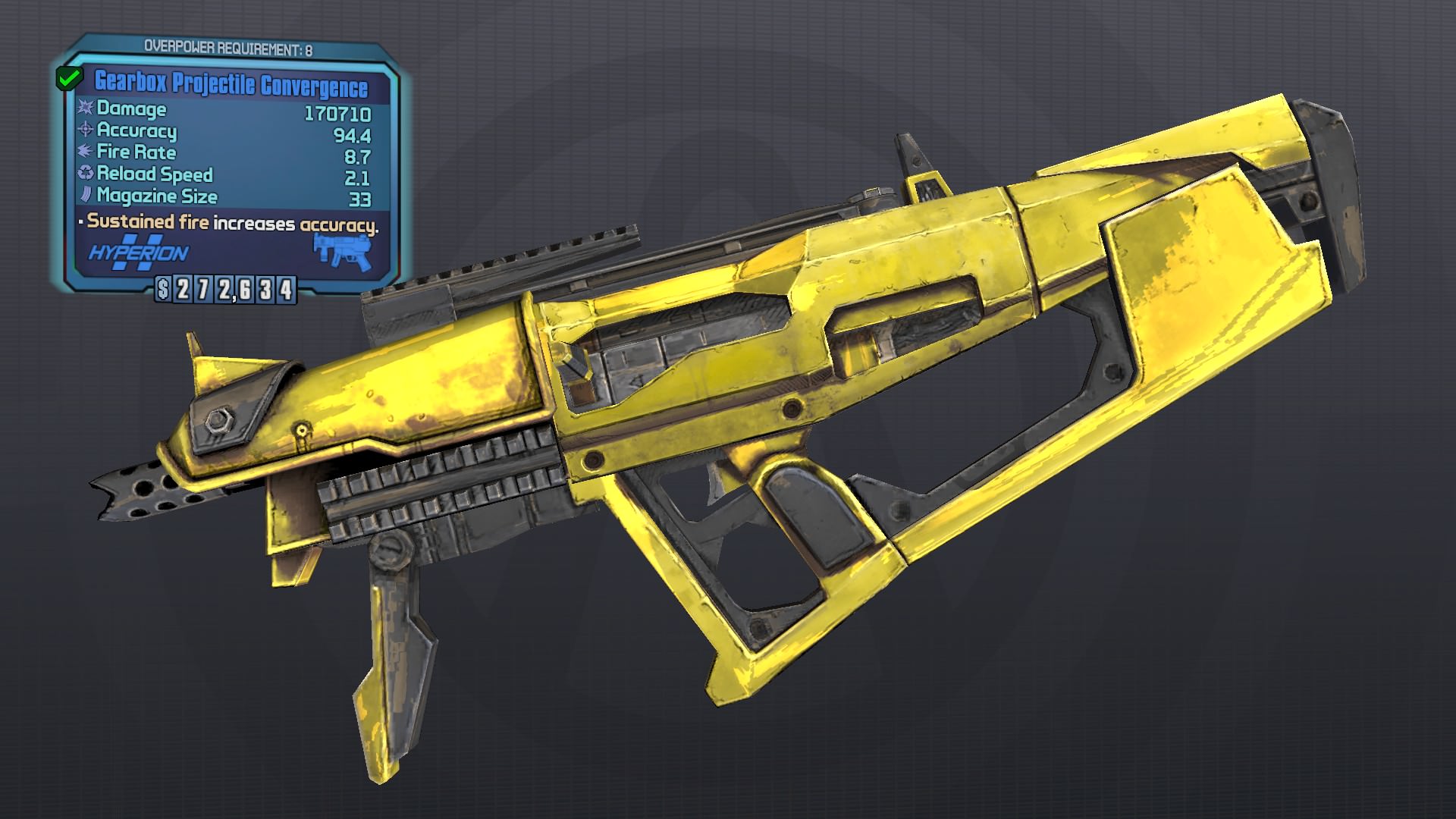The image size is (1456, 819).
Task: Select the Magazine Size label
Action: 157,197
